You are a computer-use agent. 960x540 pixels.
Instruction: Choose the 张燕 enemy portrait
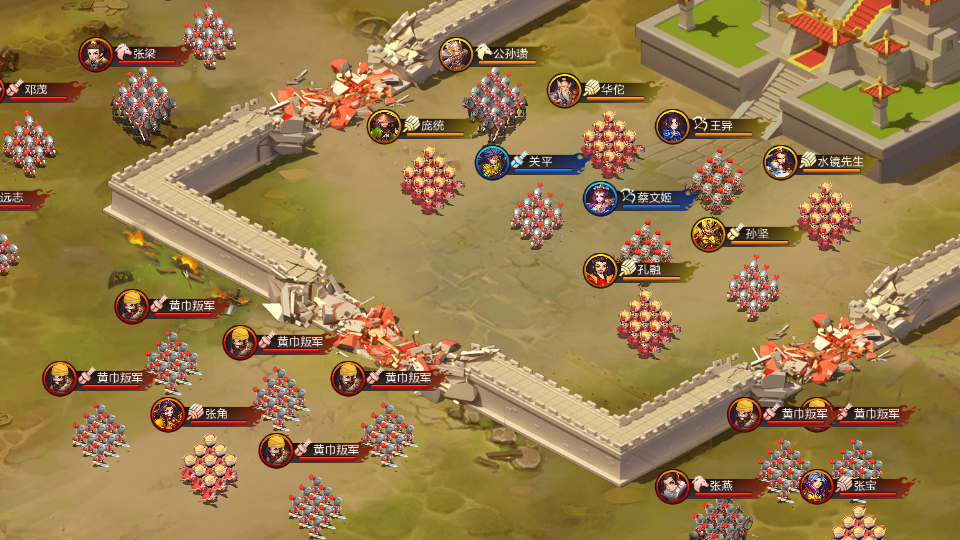672,487
